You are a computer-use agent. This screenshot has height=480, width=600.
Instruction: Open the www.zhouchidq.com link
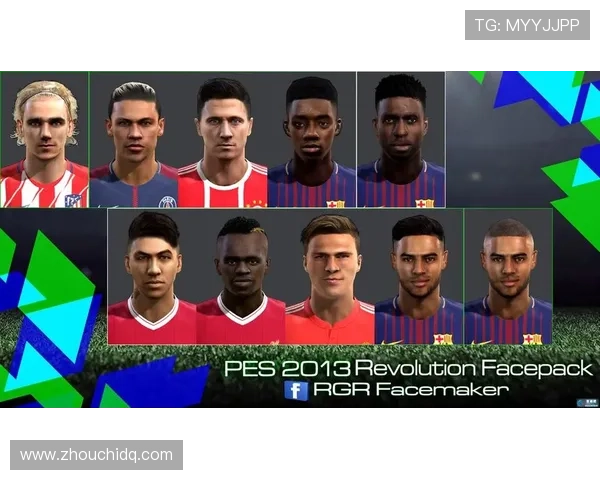pyautogui.click(x=96, y=455)
